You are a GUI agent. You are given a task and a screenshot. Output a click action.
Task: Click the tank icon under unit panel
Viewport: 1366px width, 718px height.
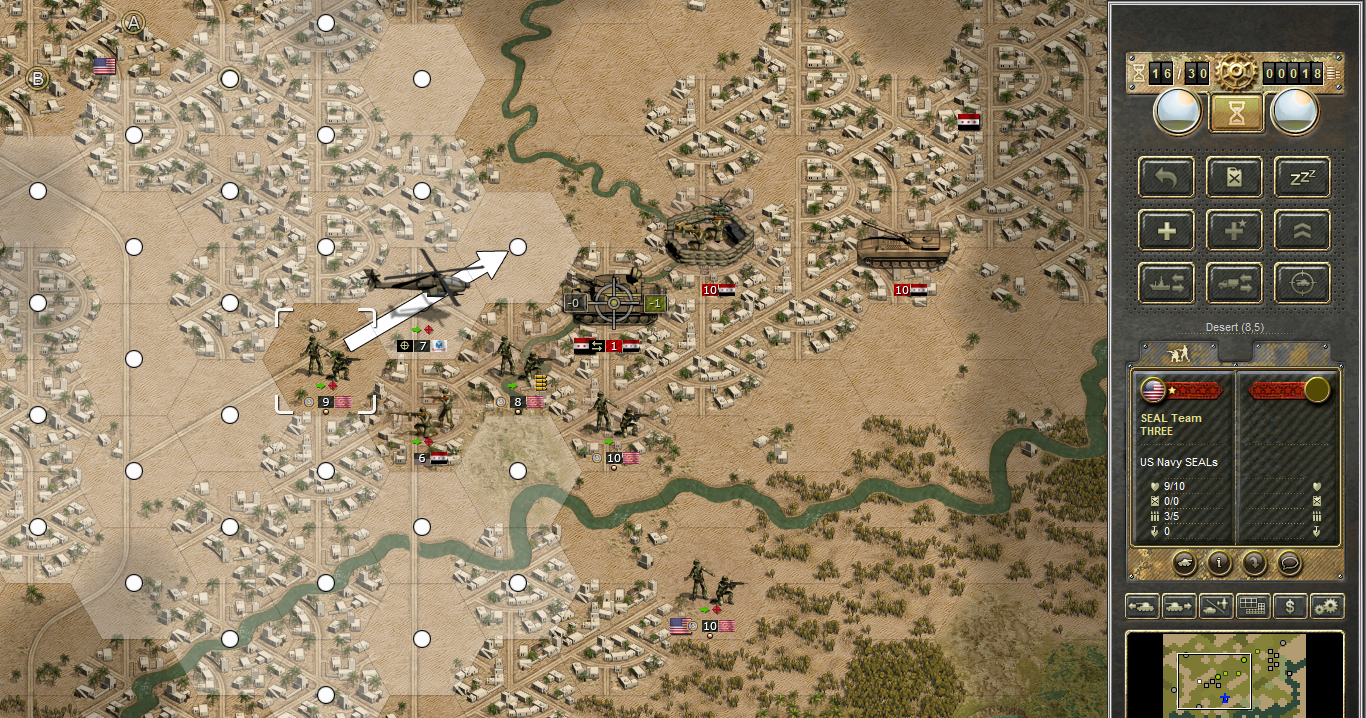1183,563
